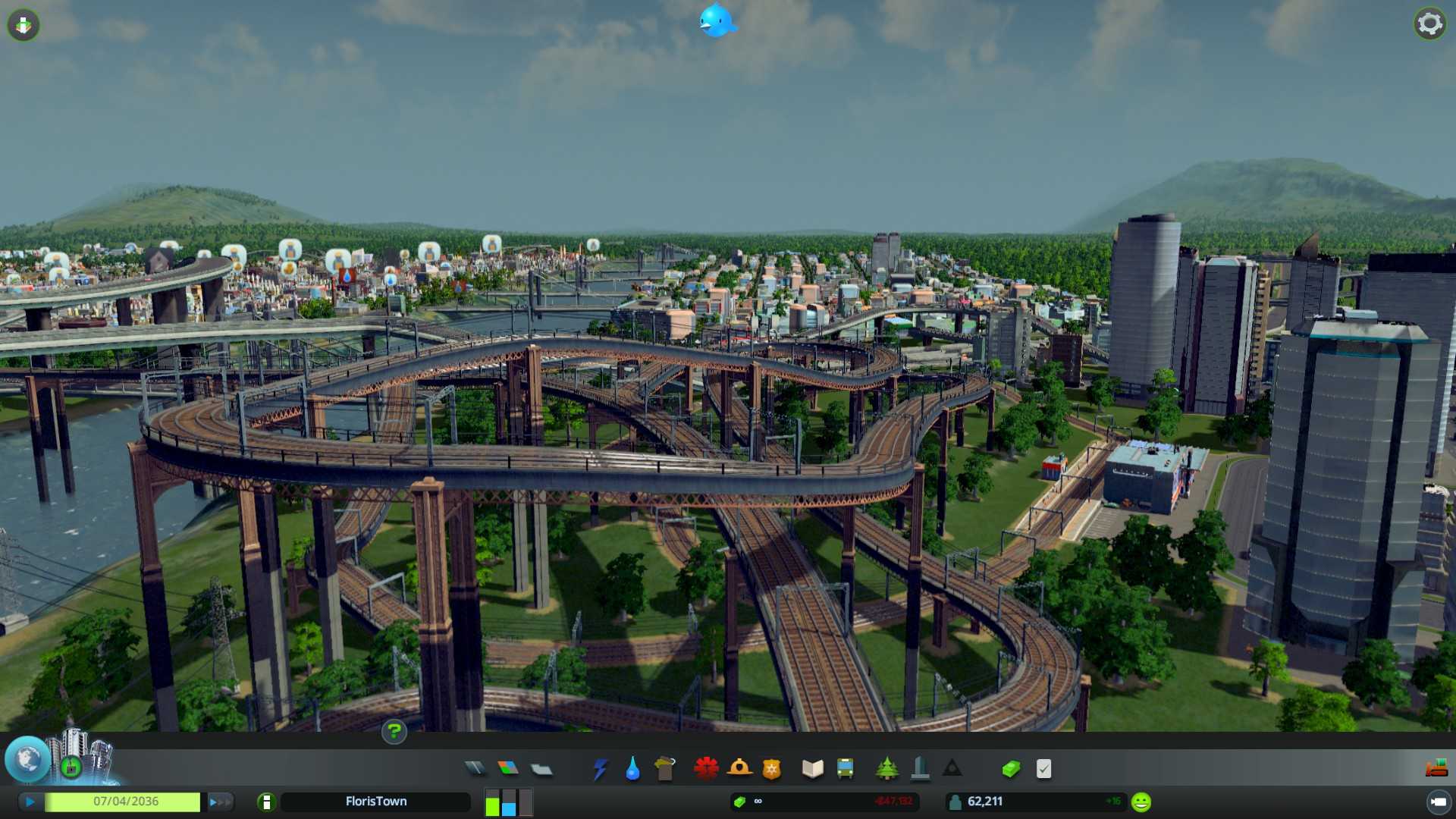1456x819 pixels.
Task: Open the Districts tool
Action: (x=541, y=770)
